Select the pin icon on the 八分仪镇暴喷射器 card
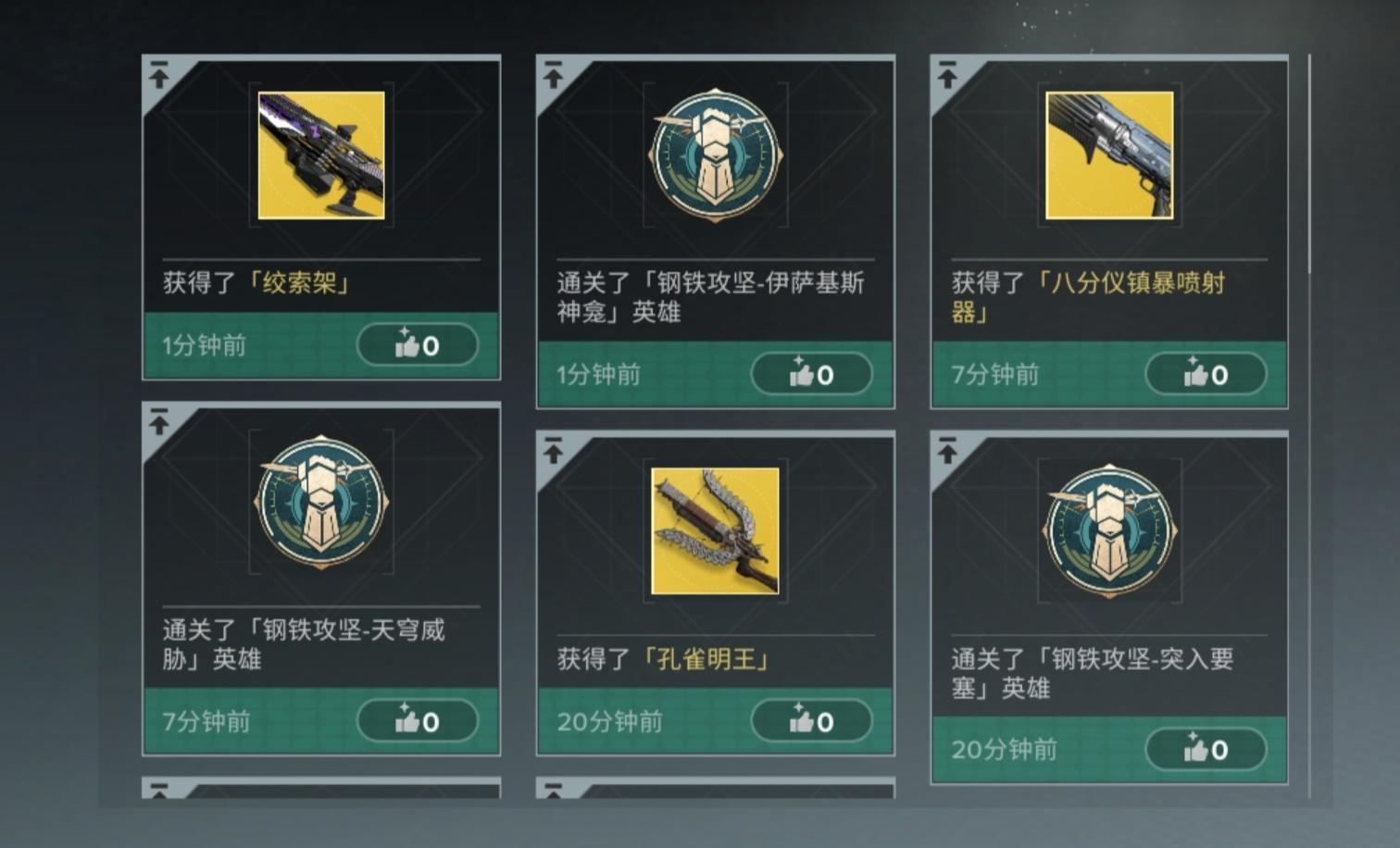1400x848 pixels. pos(947,74)
